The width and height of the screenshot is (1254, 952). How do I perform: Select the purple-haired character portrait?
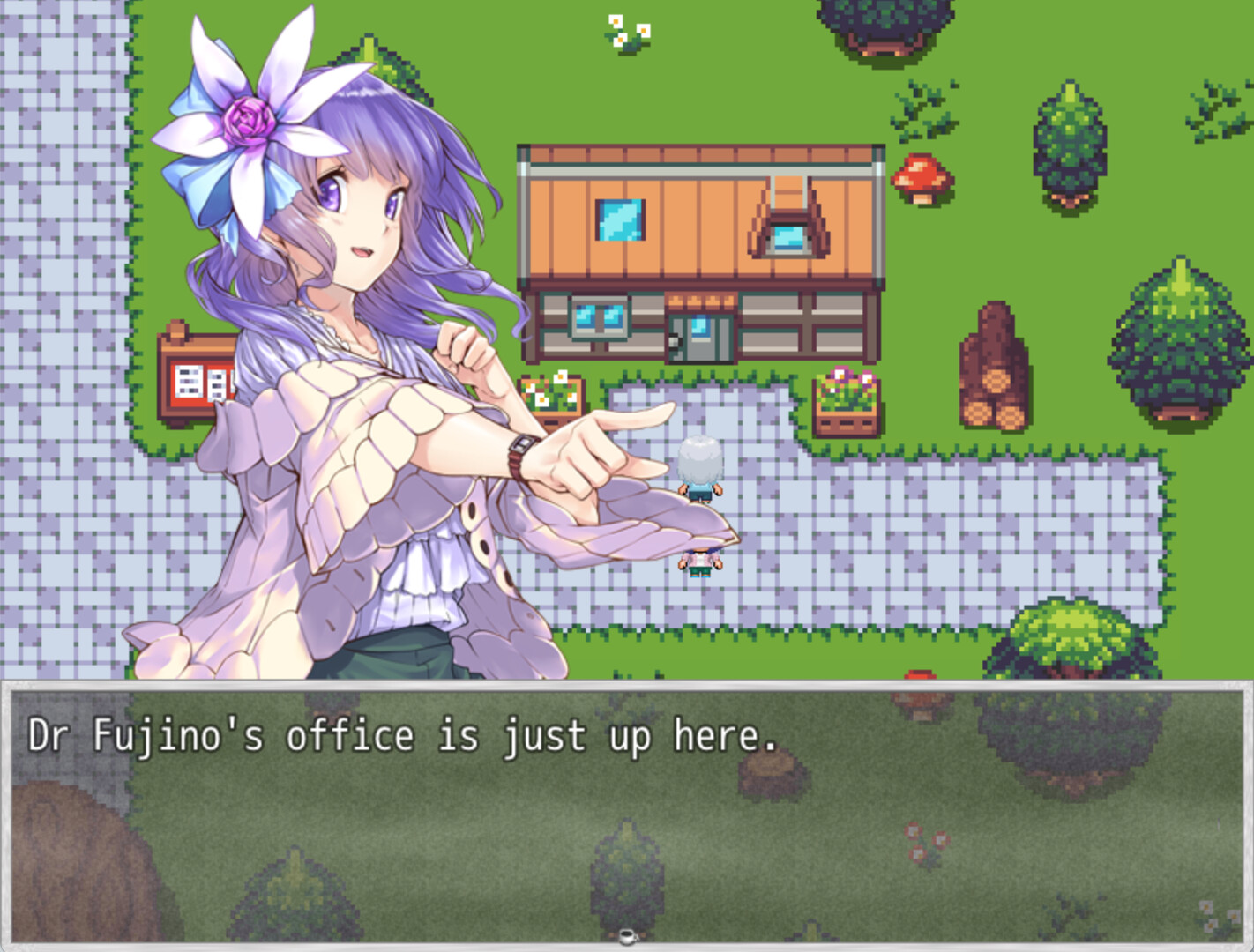tap(353, 264)
